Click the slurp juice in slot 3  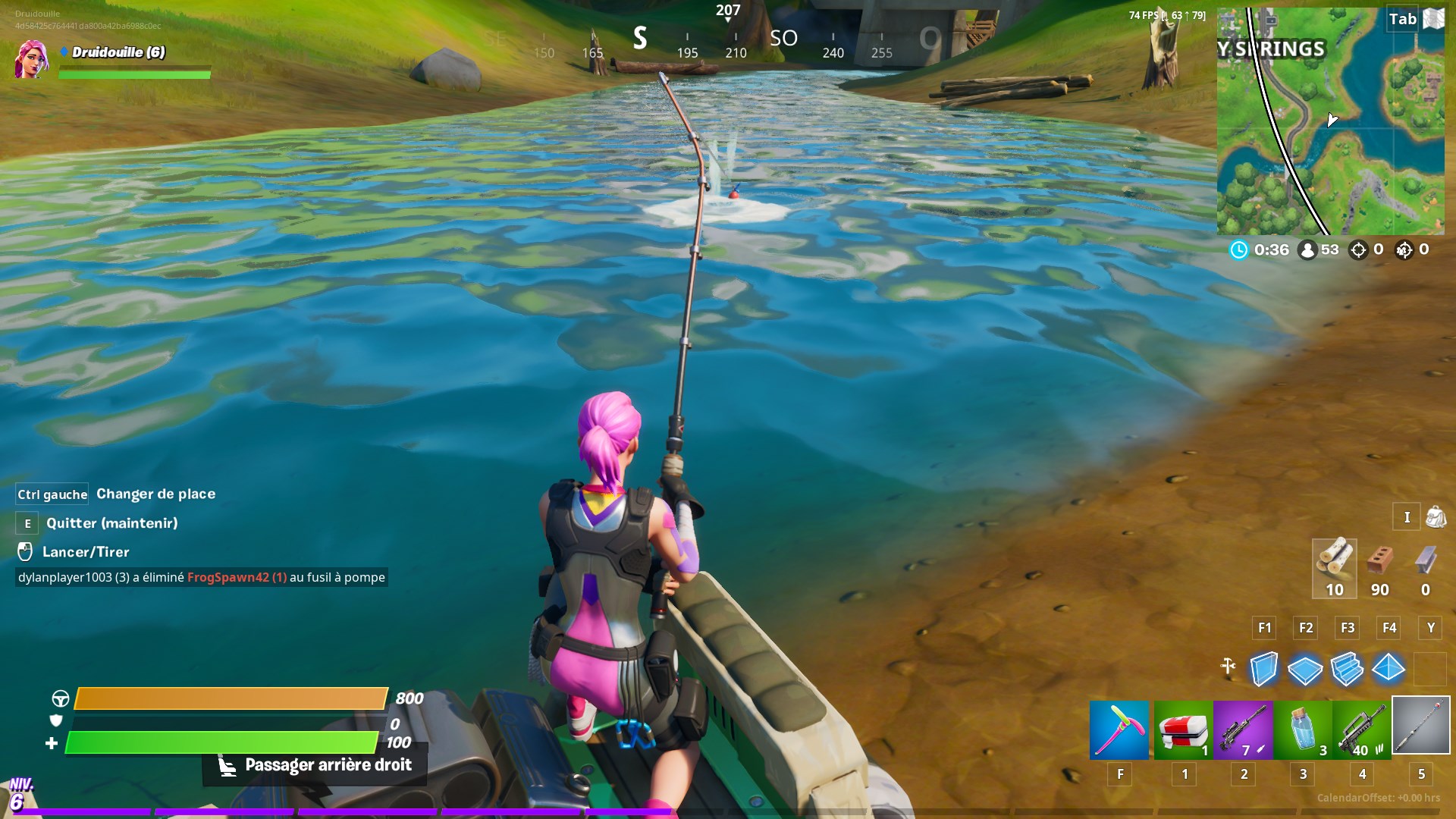(x=1301, y=730)
